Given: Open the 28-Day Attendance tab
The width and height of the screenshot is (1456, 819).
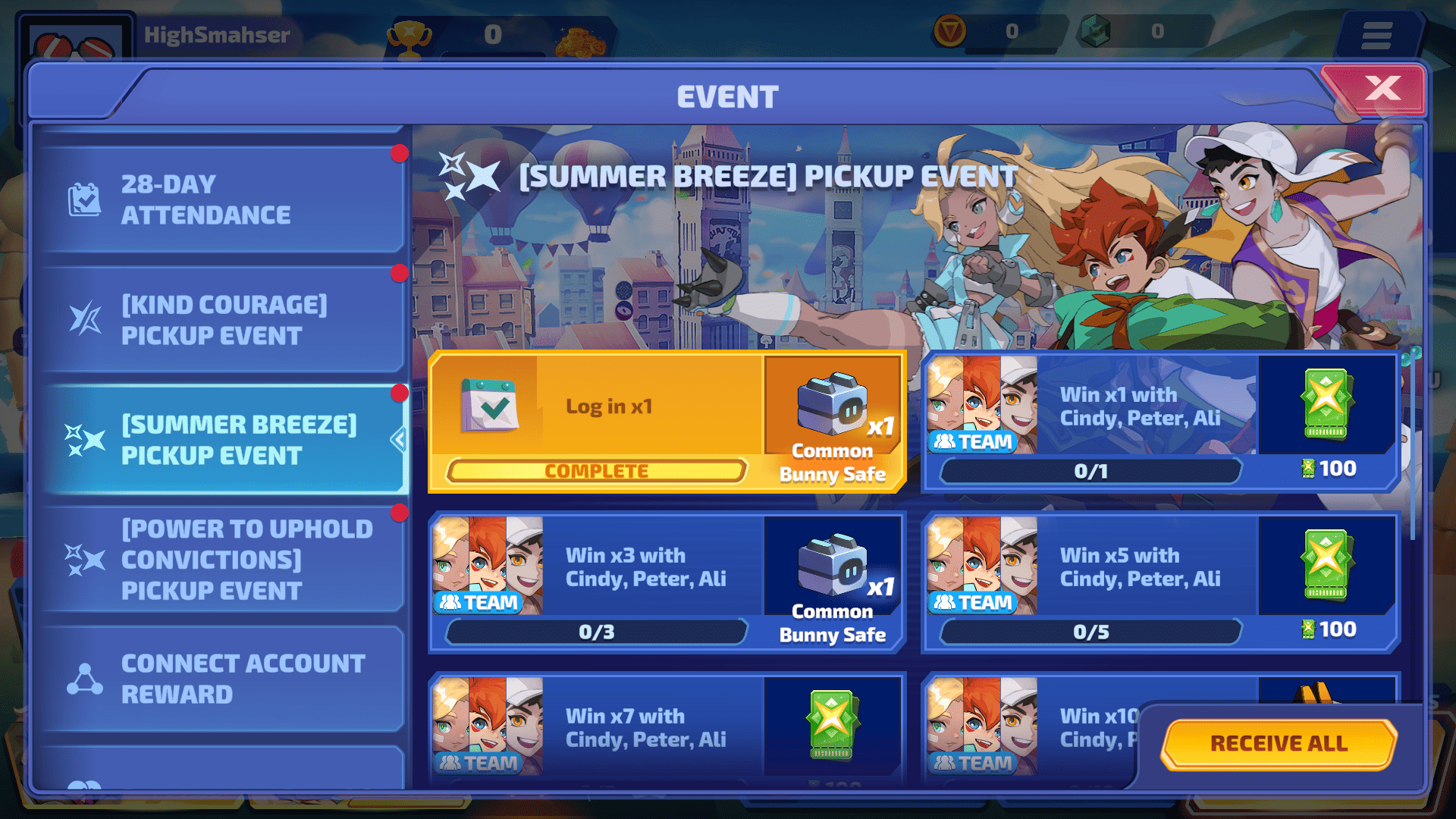Looking at the screenshot, I should (x=220, y=199).
